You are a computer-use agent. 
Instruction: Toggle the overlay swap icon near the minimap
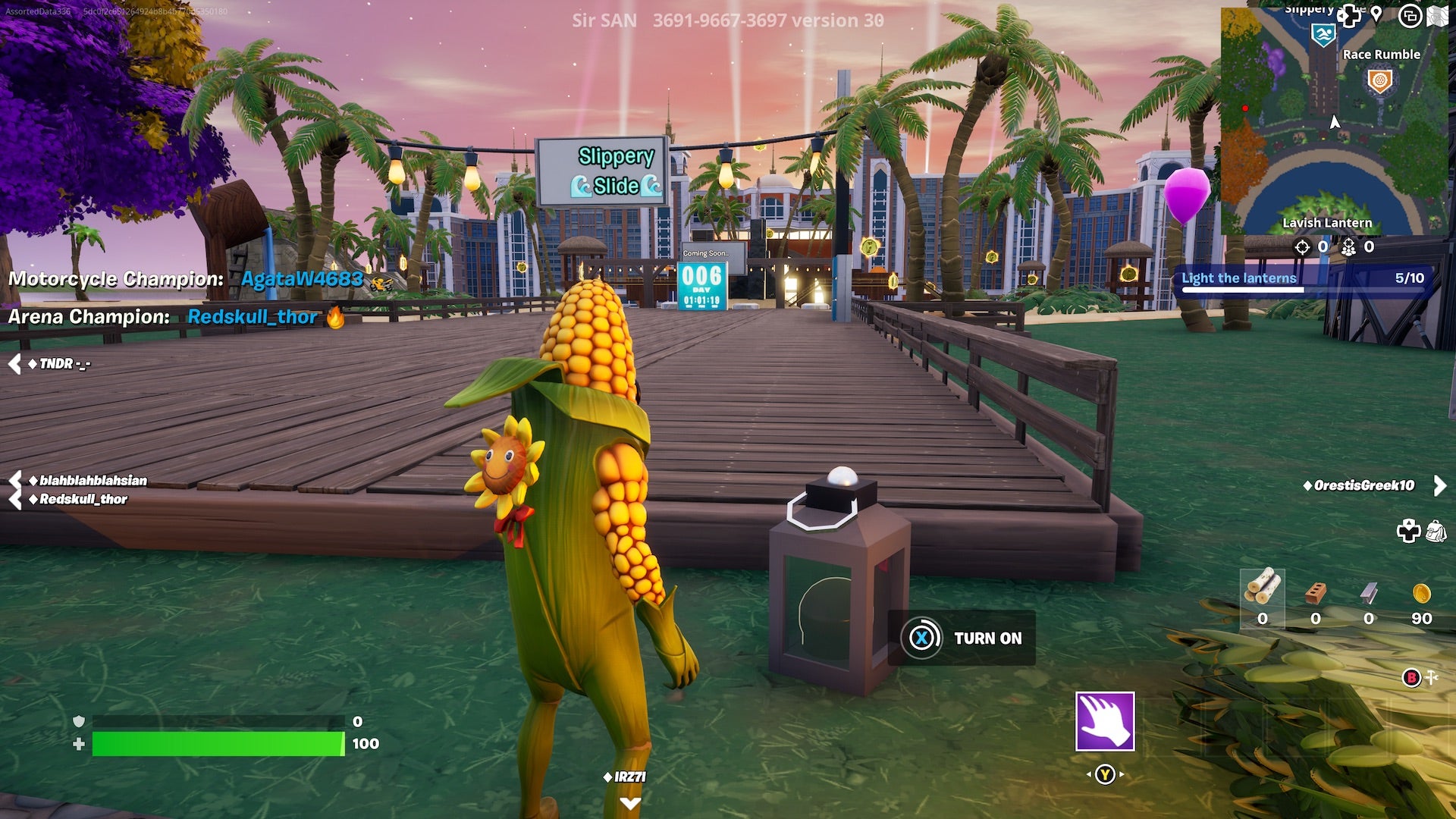click(1411, 17)
